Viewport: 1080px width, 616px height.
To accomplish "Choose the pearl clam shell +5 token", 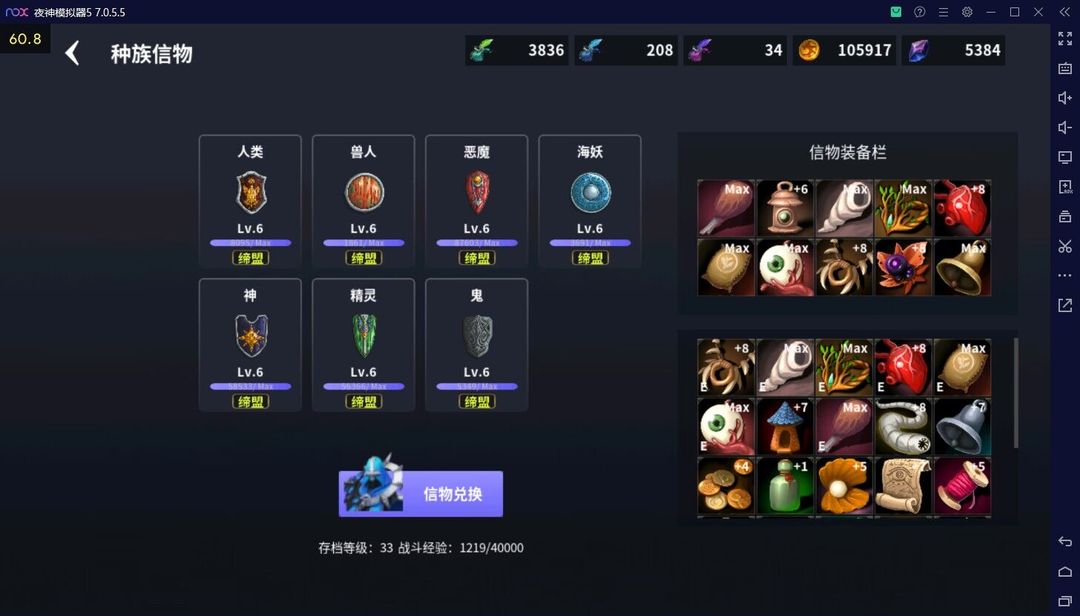I will [844, 486].
